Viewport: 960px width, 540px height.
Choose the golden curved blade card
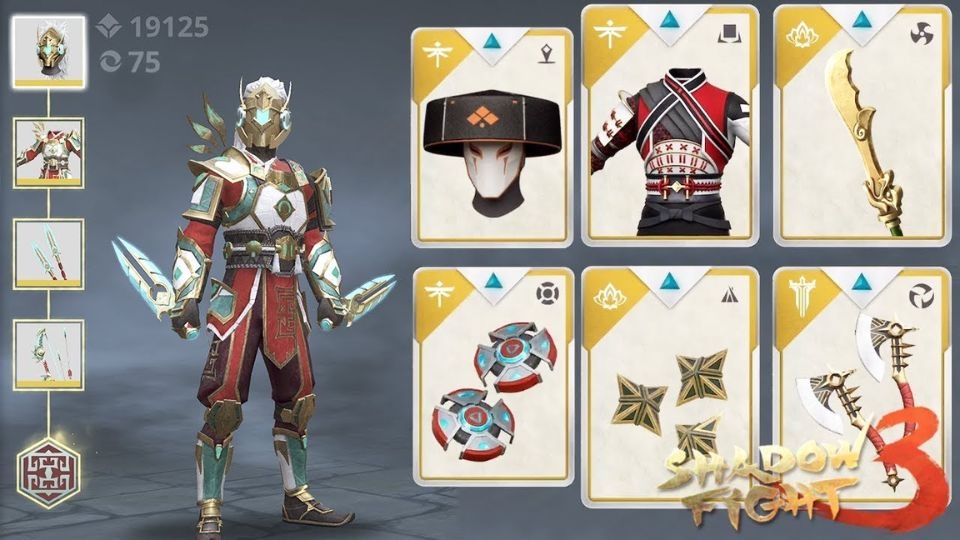tap(861, 127)
